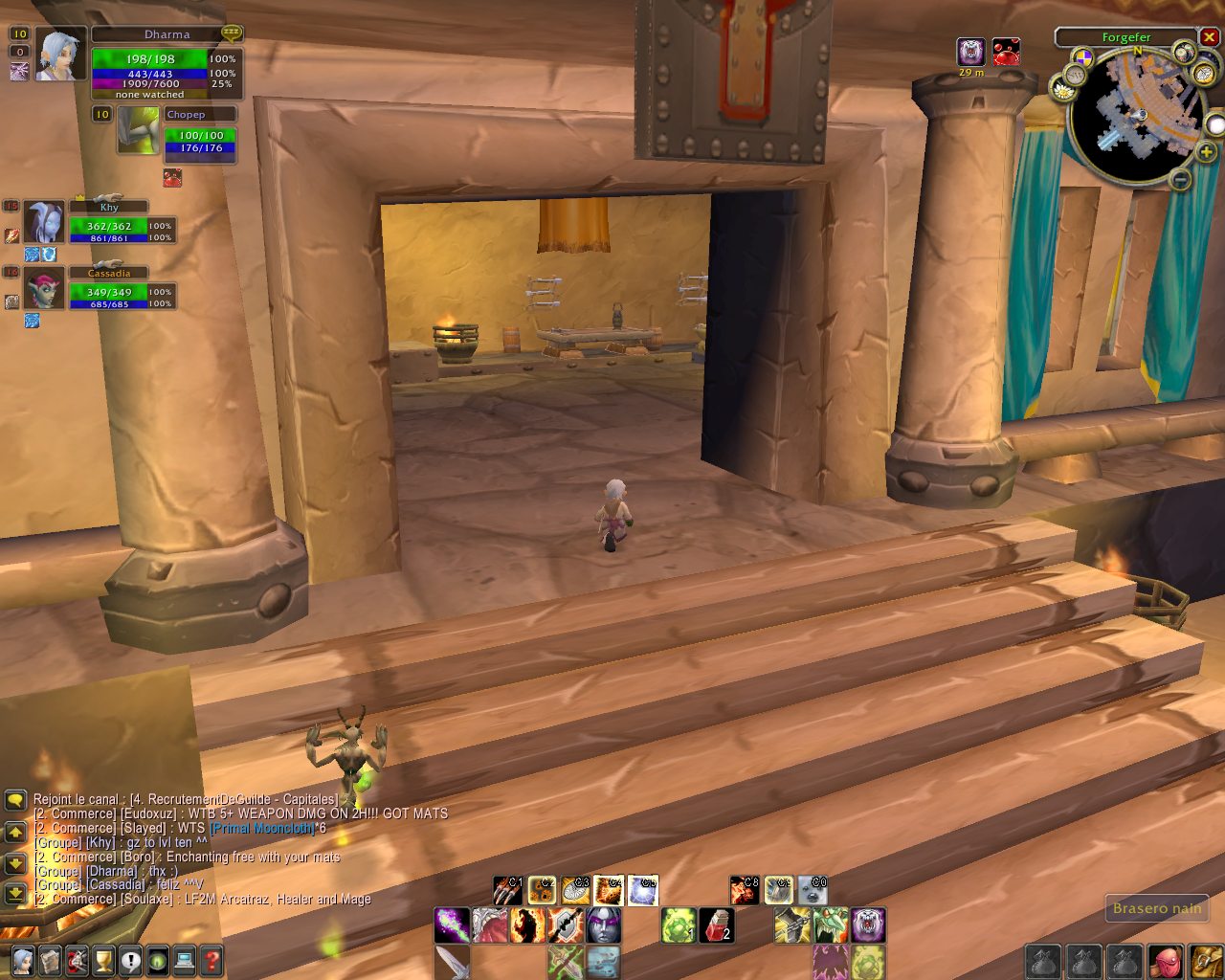Open the red question mark help button
This screenshot has height=980, width=1225.
[x=212, y=959]
